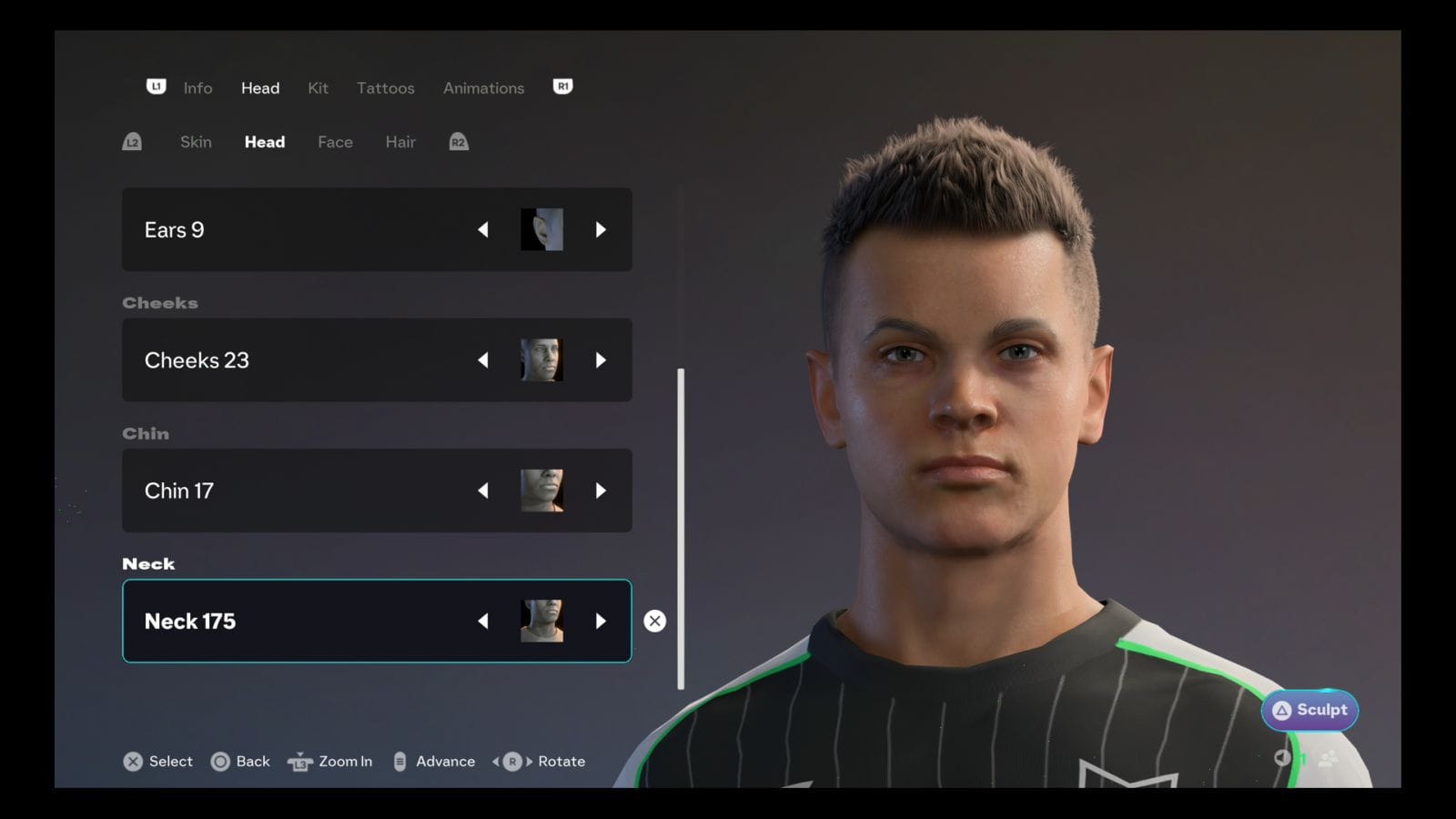
Task: Click the vertical scrollbar of the options list
Action: click(x=681, y=528)
